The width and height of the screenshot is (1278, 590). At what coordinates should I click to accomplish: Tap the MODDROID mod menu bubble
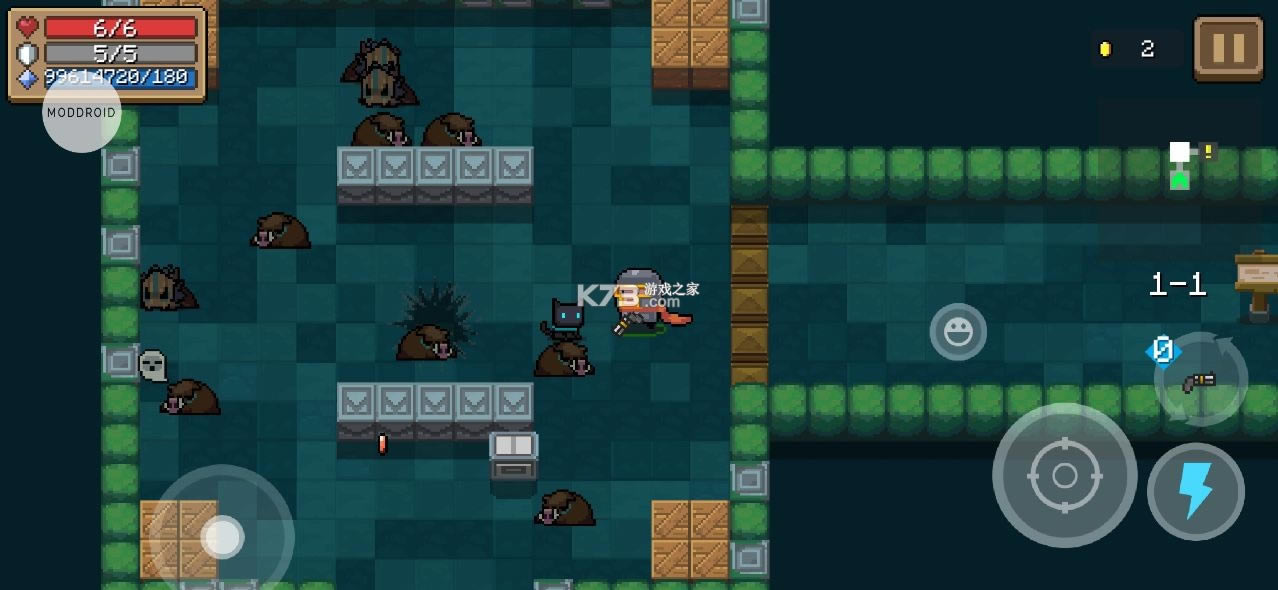tap(82, 113)
